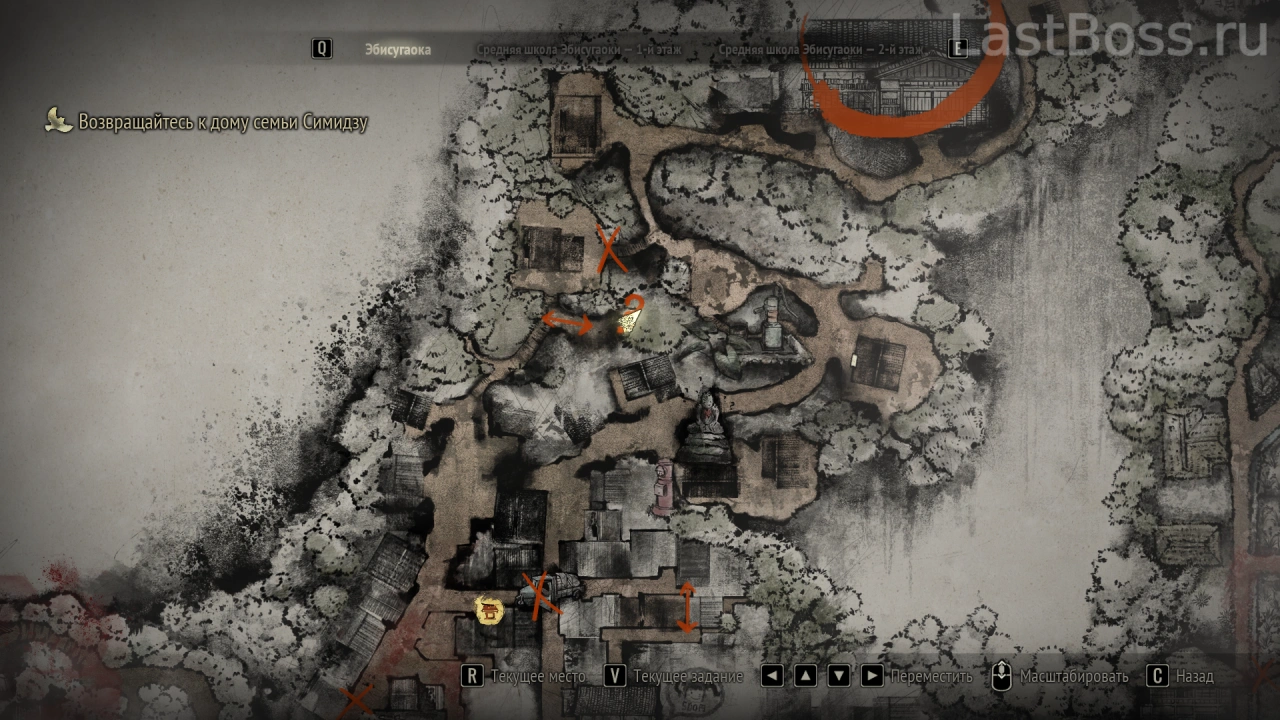Switch to the Эбисугаока map tab

(397, 49)
